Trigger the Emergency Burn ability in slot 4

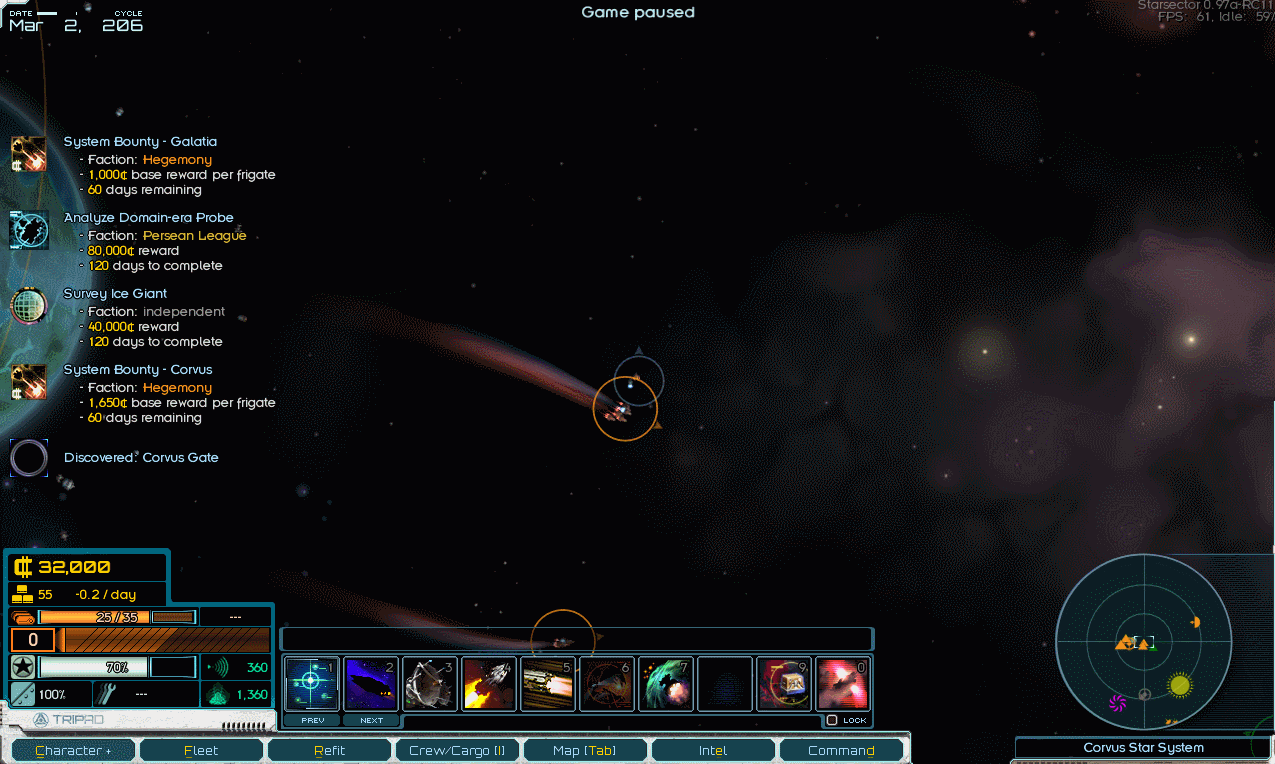point(489,684)
